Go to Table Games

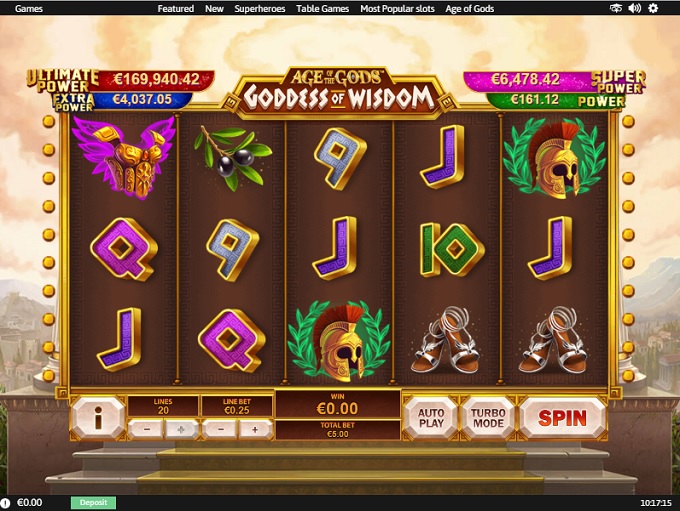coord(321,8)
